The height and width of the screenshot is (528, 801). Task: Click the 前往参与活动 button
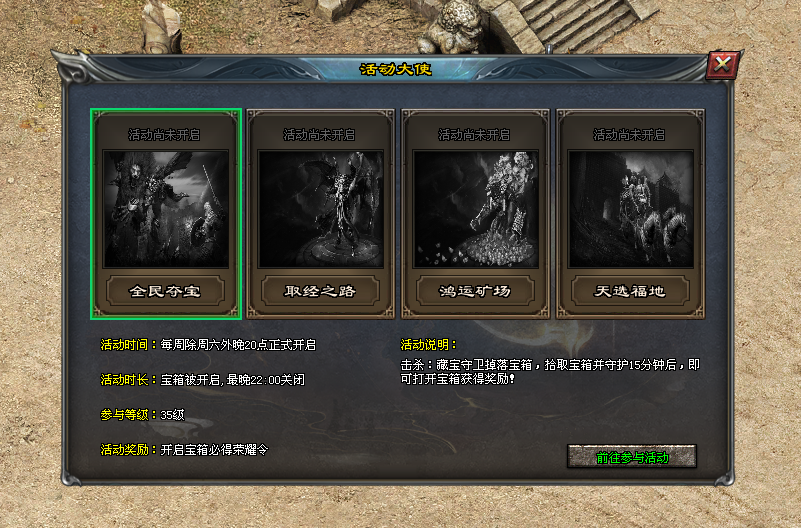click(x=631, y=457)
